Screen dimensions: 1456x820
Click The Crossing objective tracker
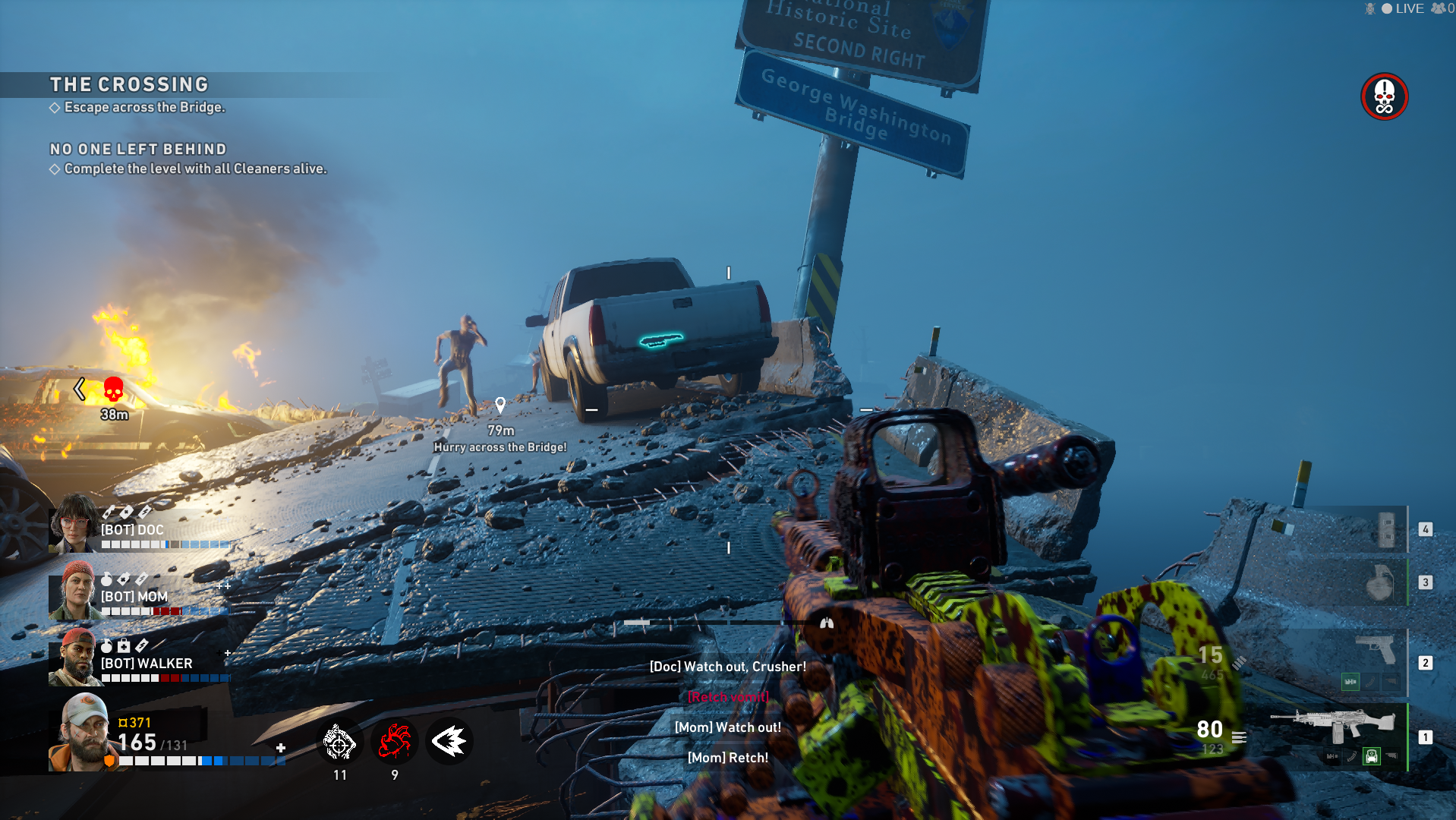tap(129, 85)
